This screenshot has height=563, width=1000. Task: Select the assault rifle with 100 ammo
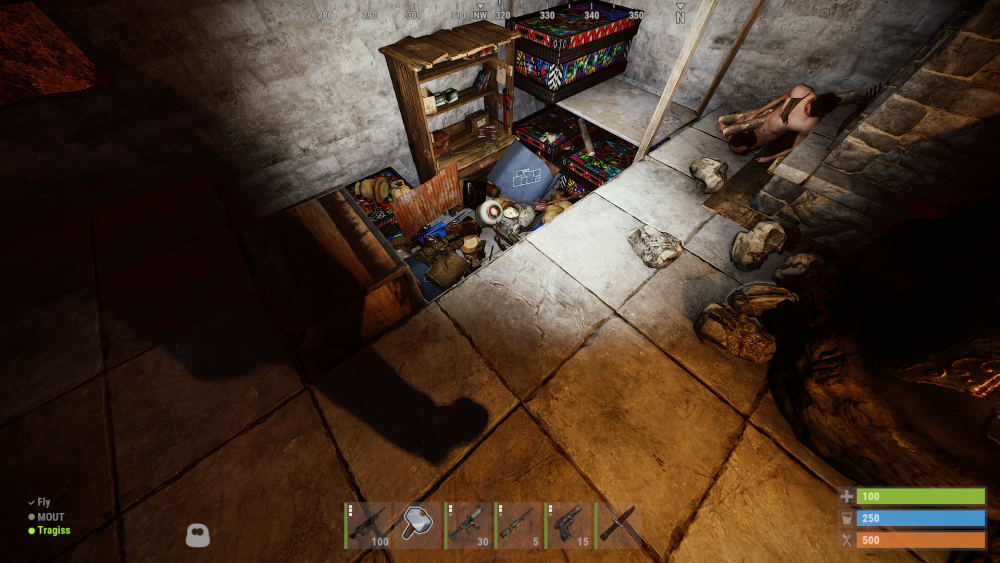368,525
